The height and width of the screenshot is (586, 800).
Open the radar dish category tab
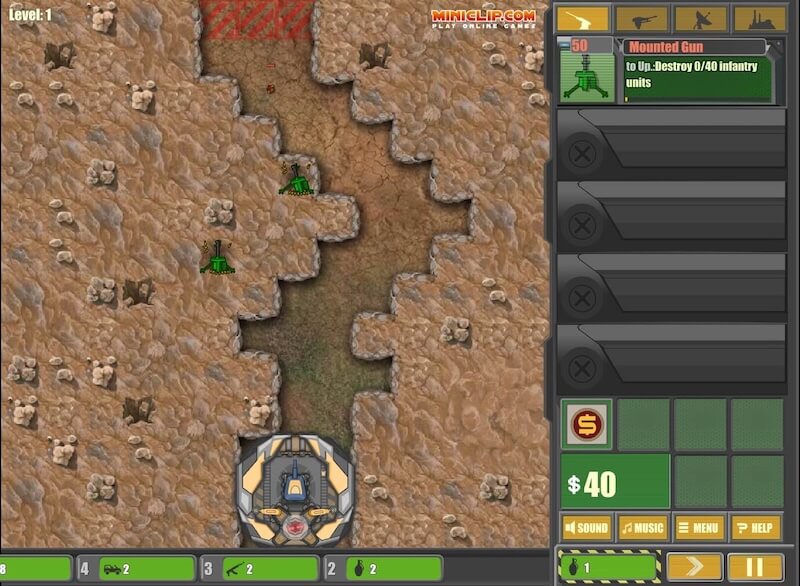(x=700, y=19)
